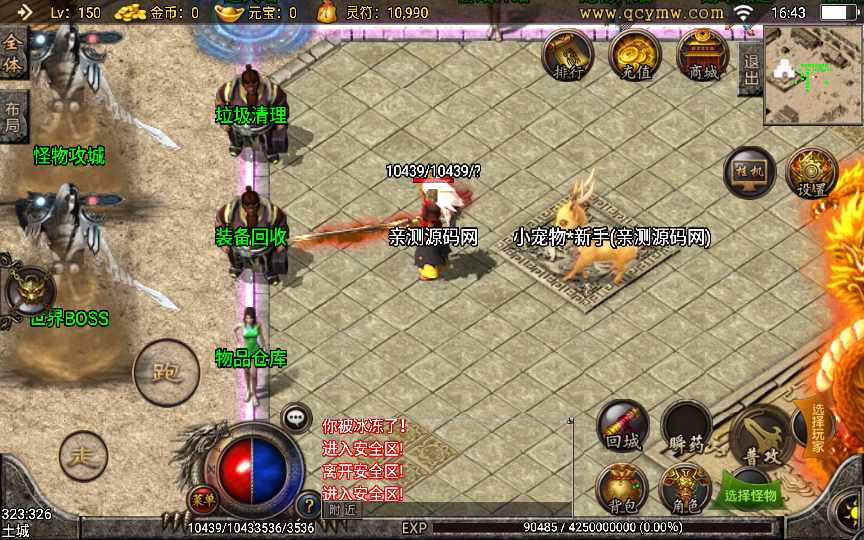Open the 设置 settings
The height and width of the screenshot is (540, 864).
pos(811,174)
